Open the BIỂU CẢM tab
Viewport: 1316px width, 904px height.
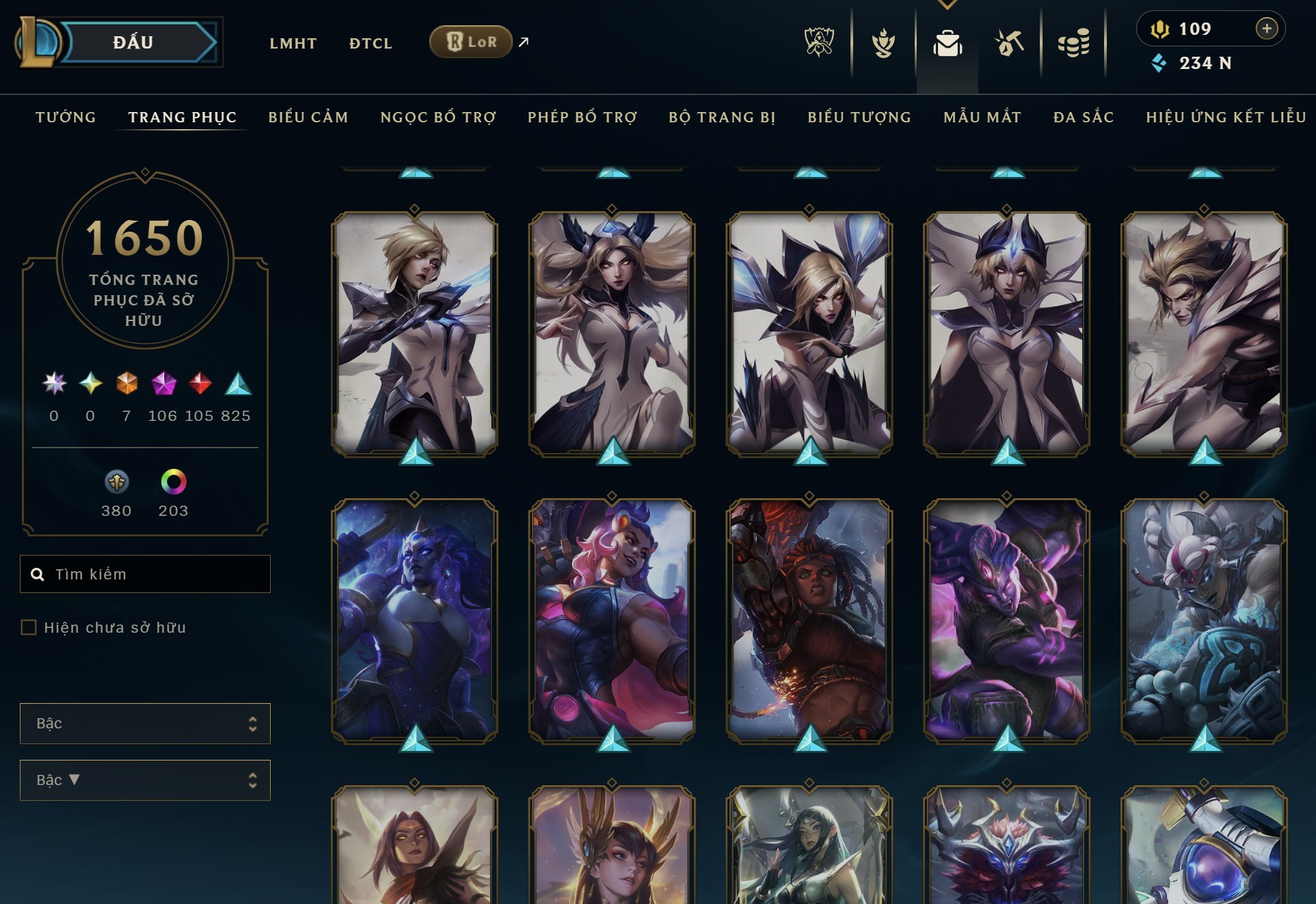[x=308, y=117]
